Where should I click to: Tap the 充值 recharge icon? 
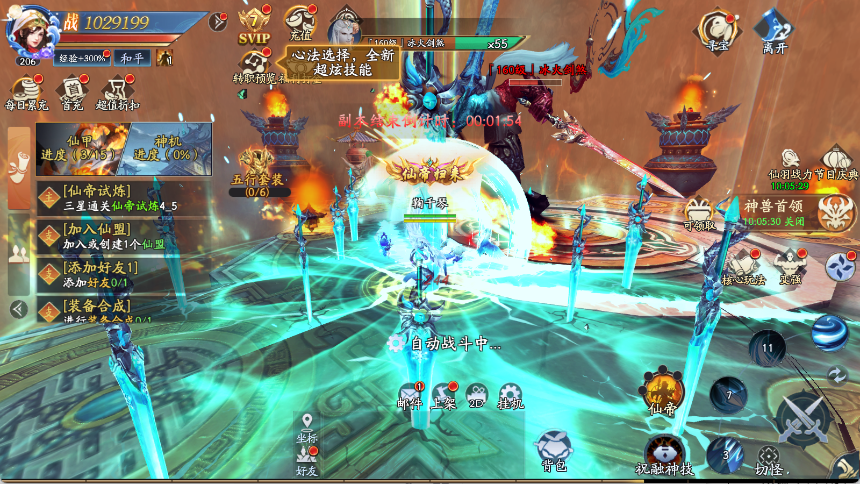pyautogui.click(x=300, y=22)
